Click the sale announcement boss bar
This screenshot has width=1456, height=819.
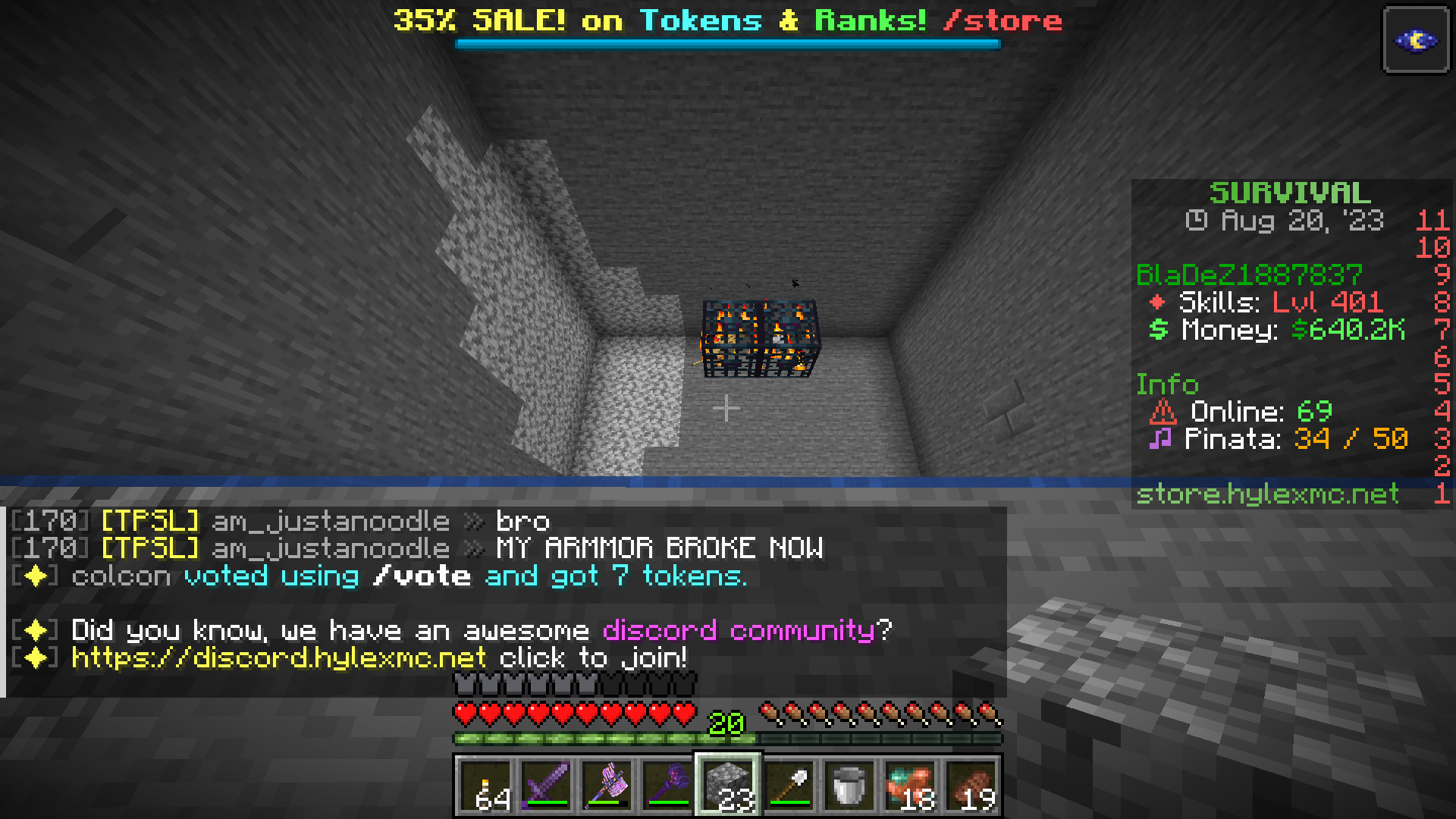[x=726, y=20]
